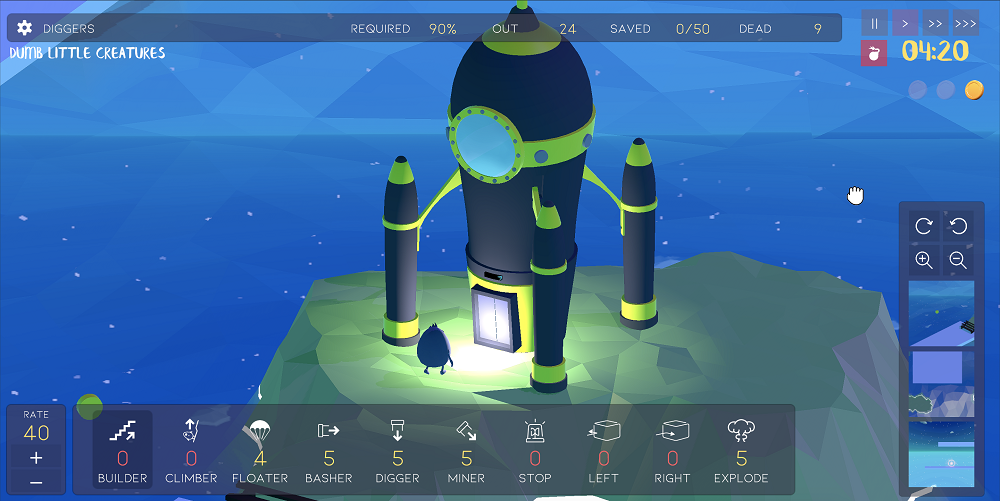The width and height of the screenshot is (1000, 501).
Task: Set game speed to normal single arrow
Action: 904,23
